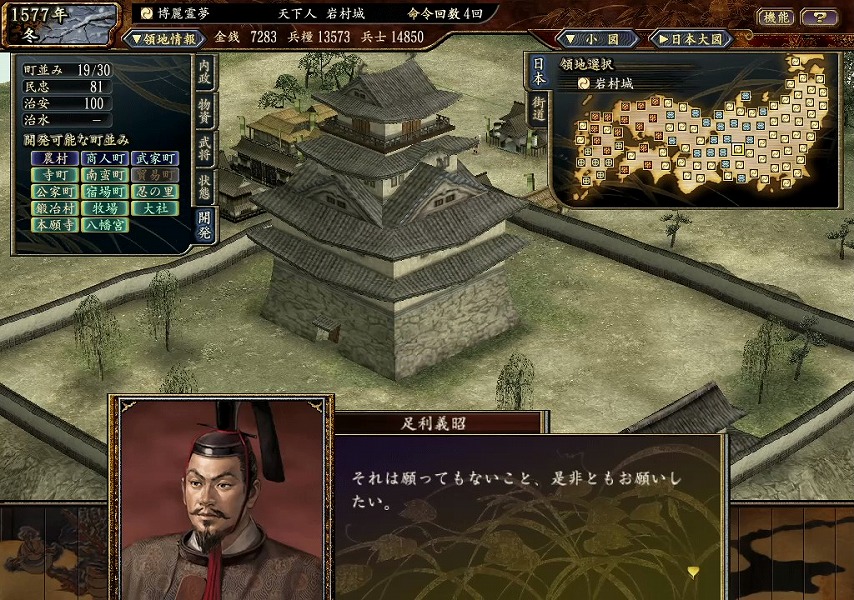Click the question mark help button
The height and width of the screenshot is (600, 854).
point(819,16)
